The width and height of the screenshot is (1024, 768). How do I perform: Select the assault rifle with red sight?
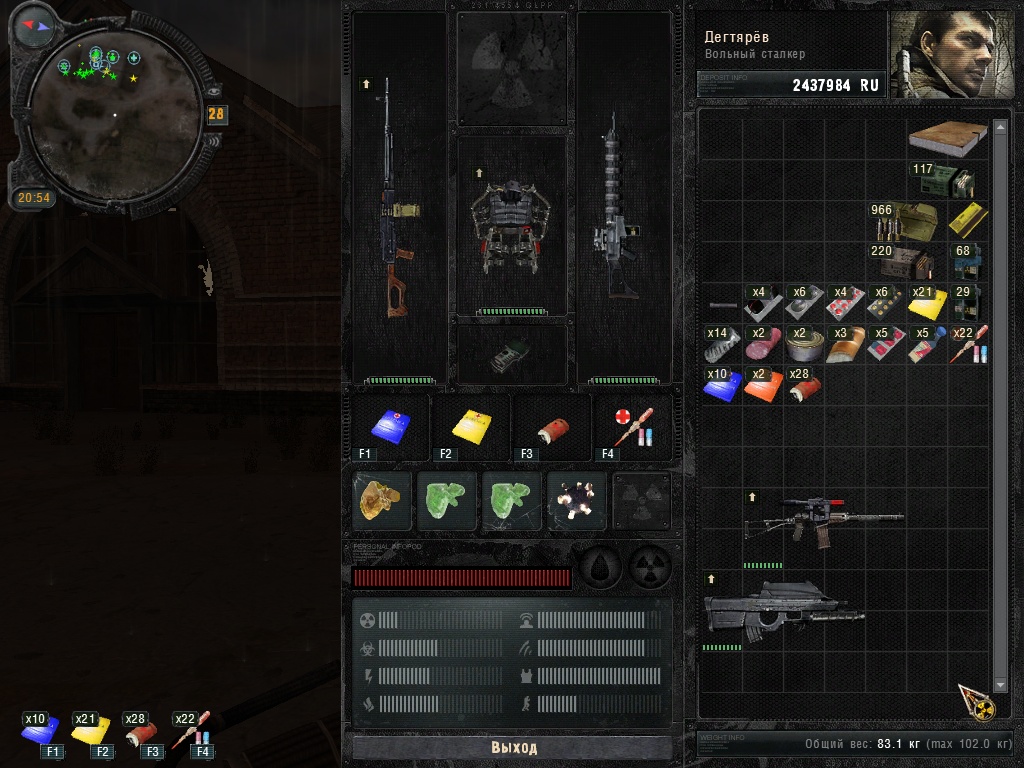click(x=824, y=520)
